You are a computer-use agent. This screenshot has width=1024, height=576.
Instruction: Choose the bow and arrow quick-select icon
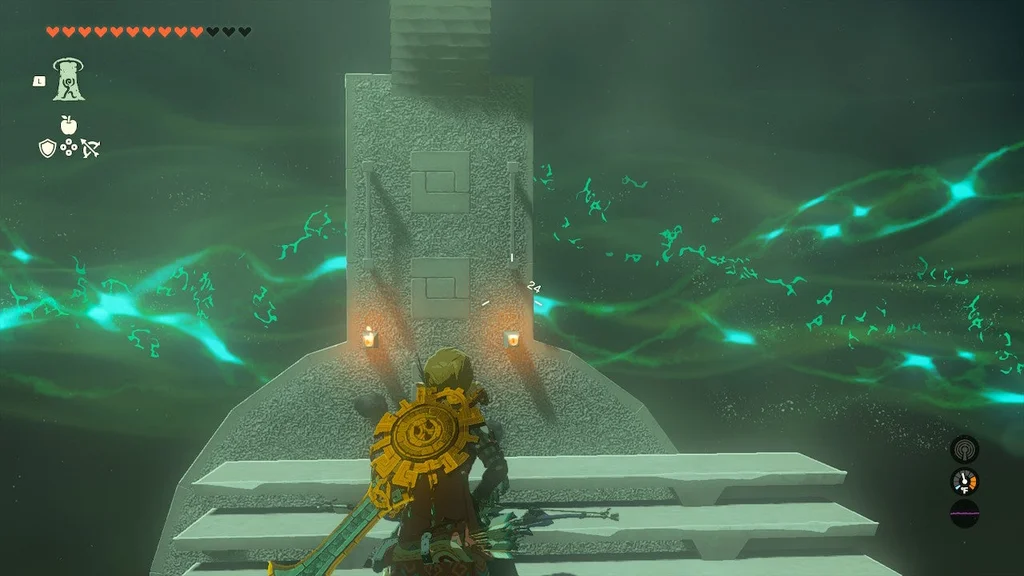[90, 149]
